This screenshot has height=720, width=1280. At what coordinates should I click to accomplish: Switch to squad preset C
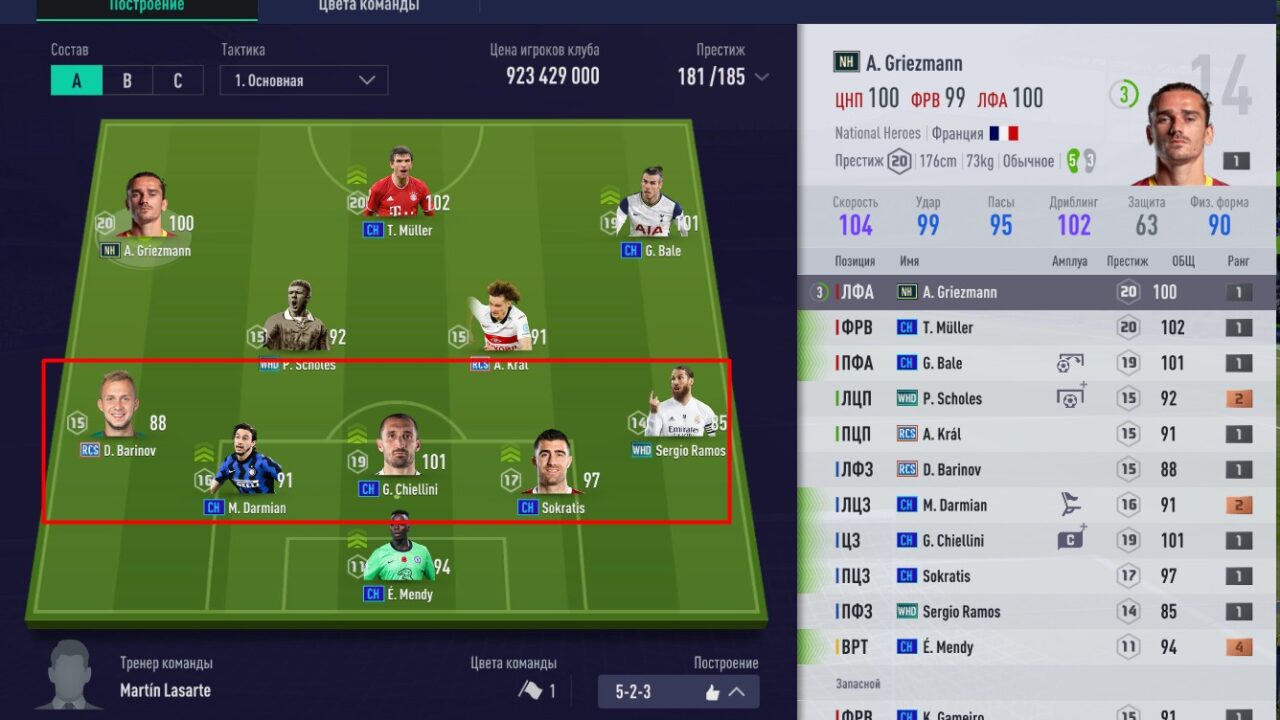(178, 80)
